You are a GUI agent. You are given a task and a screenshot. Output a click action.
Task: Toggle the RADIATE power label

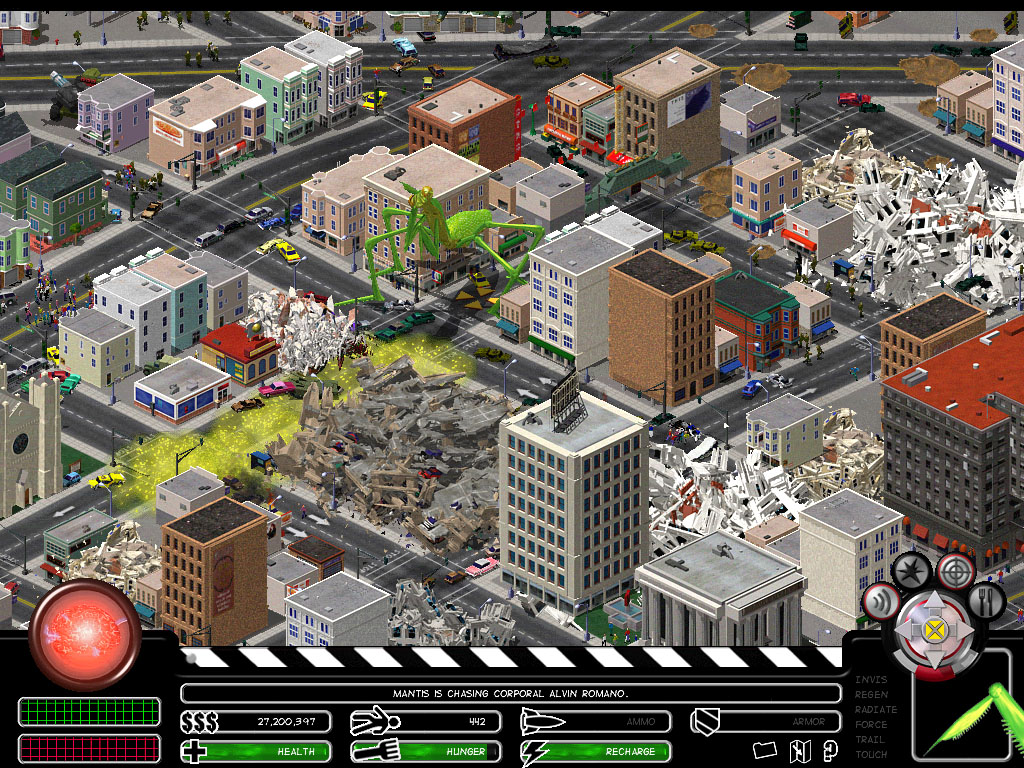pyautogui.click(x=876, y=710)
